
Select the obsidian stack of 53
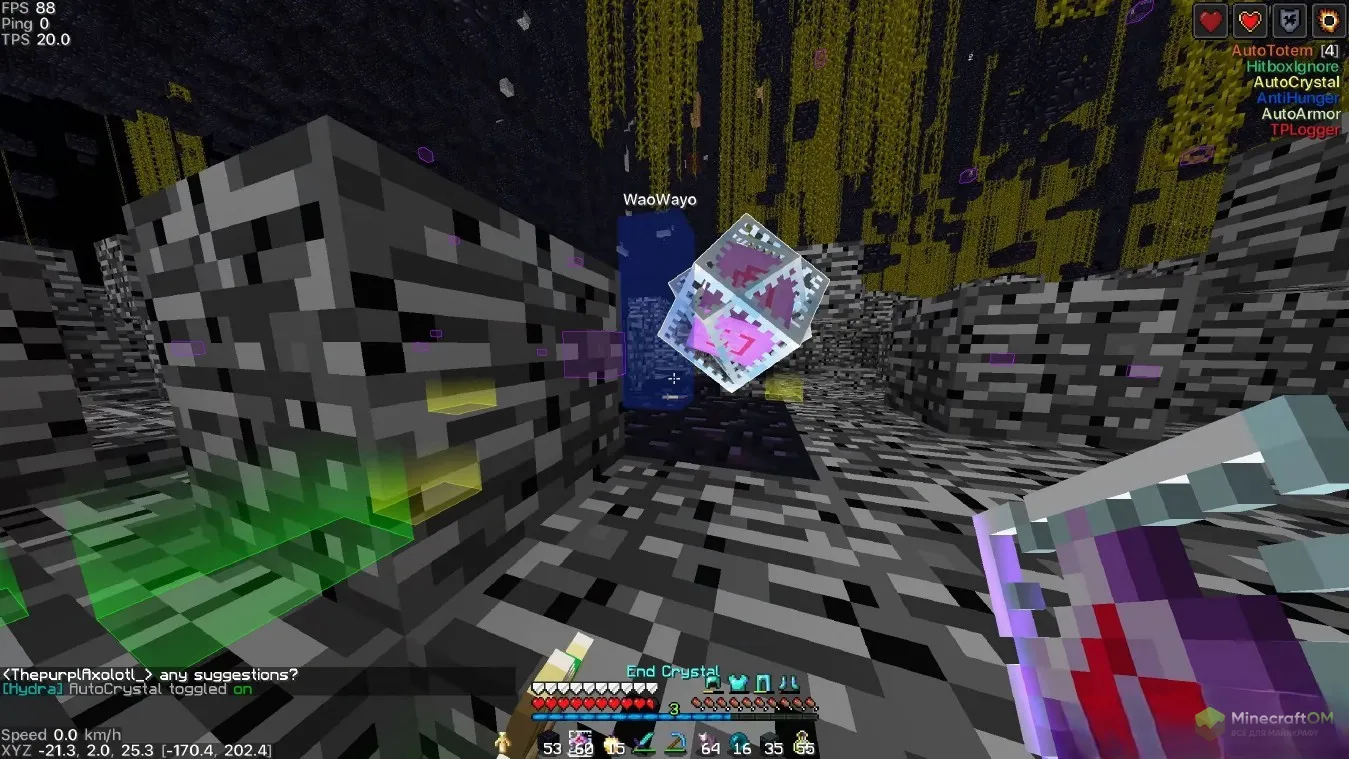(x=550, y=742)
